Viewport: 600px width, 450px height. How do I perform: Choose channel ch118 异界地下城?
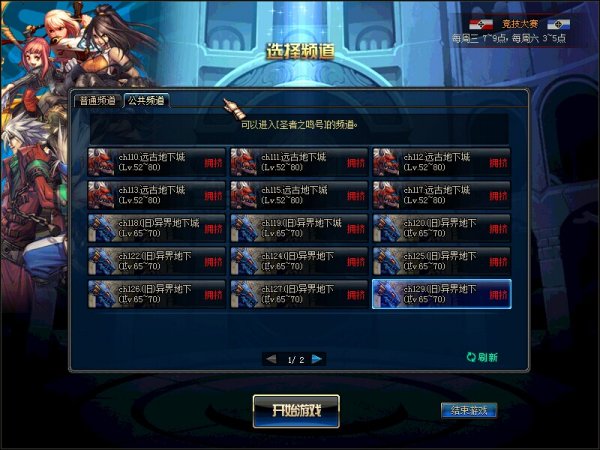pos(157,228)
